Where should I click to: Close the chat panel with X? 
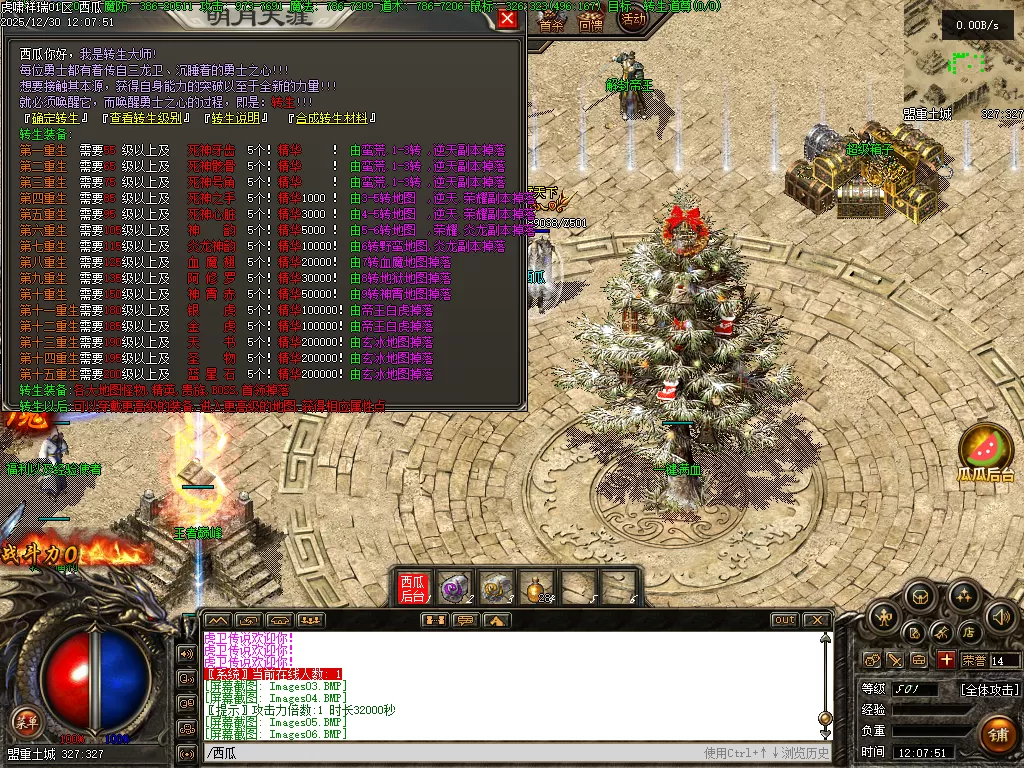click(817, 620)
